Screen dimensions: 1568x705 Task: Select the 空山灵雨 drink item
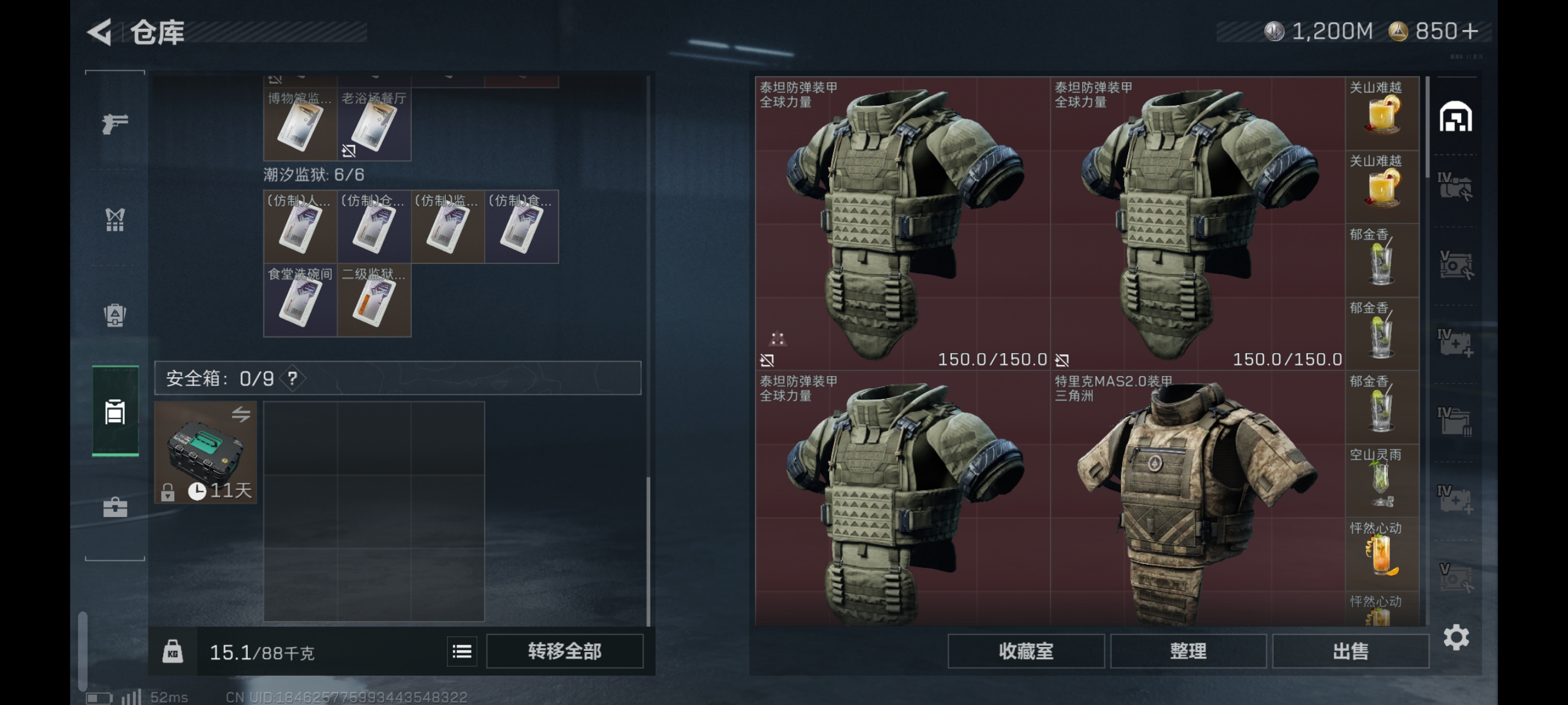(1381, 480)
